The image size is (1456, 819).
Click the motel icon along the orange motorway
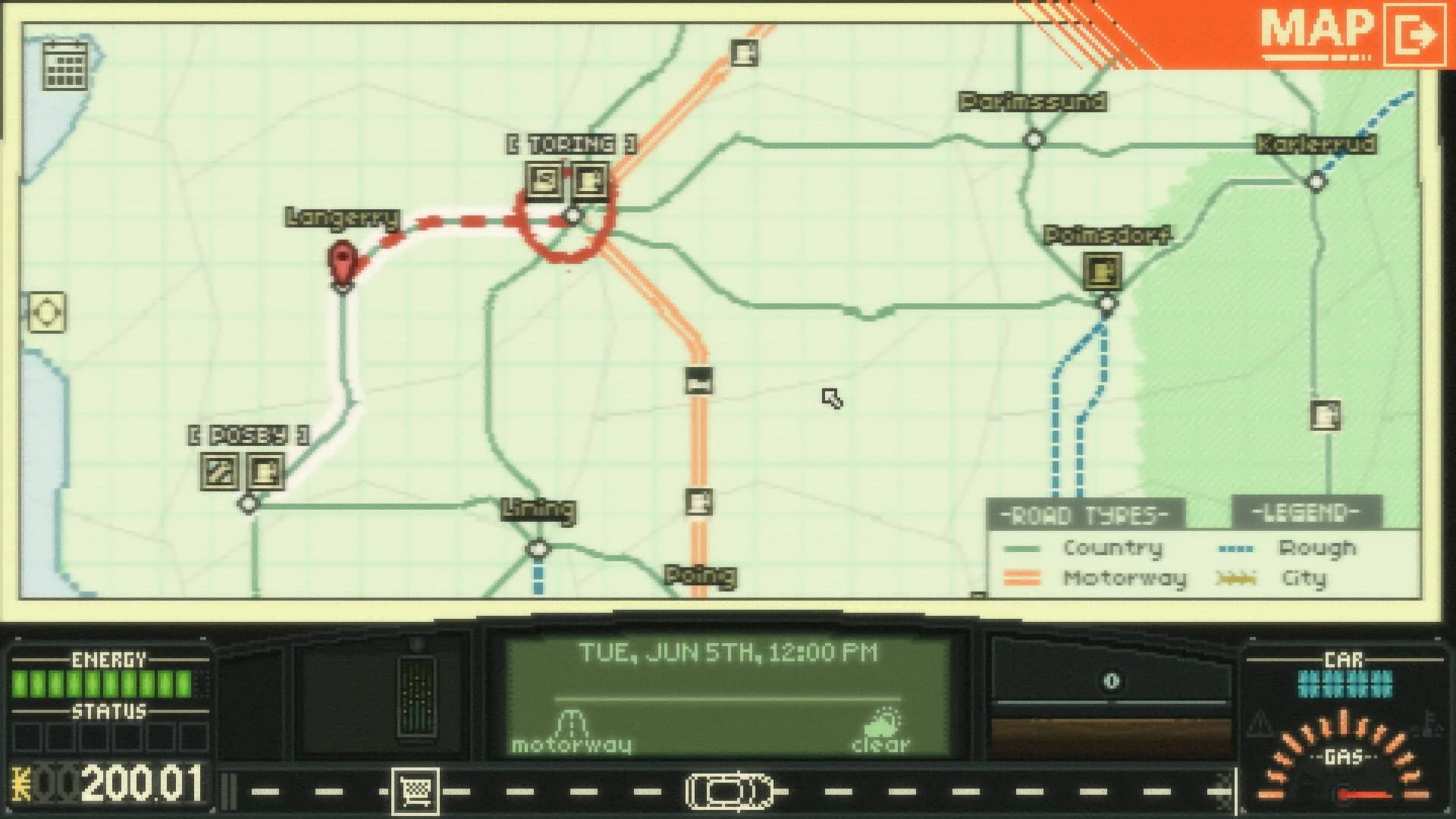(x=698, y=382)
